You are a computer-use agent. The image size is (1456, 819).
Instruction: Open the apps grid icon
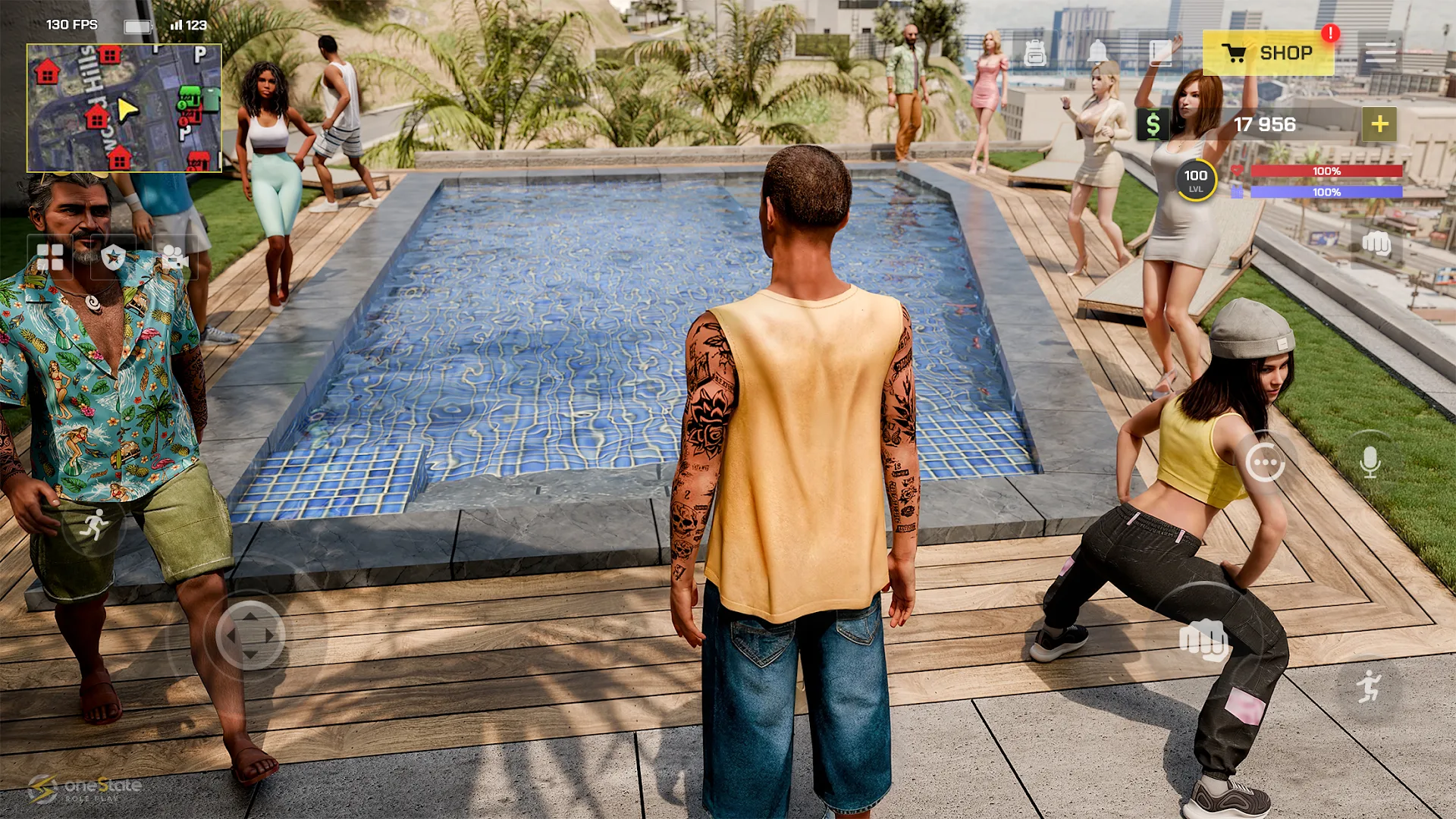click(52, 258)
